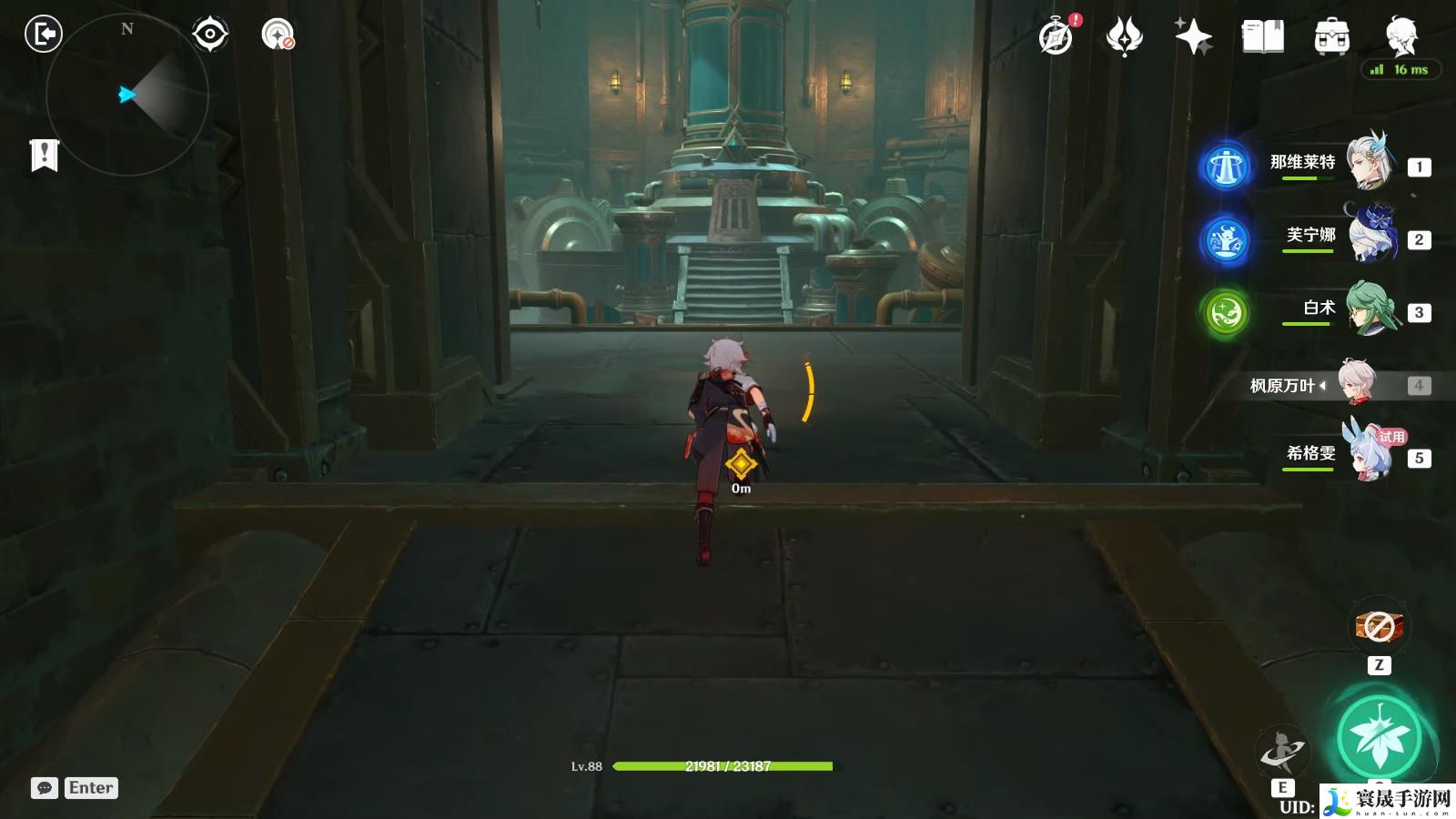This screenshot has width=1456, height=819.
Task: Open the Paimon menu profile icon
Action: pyautogui.click(x=1400, y=37)
